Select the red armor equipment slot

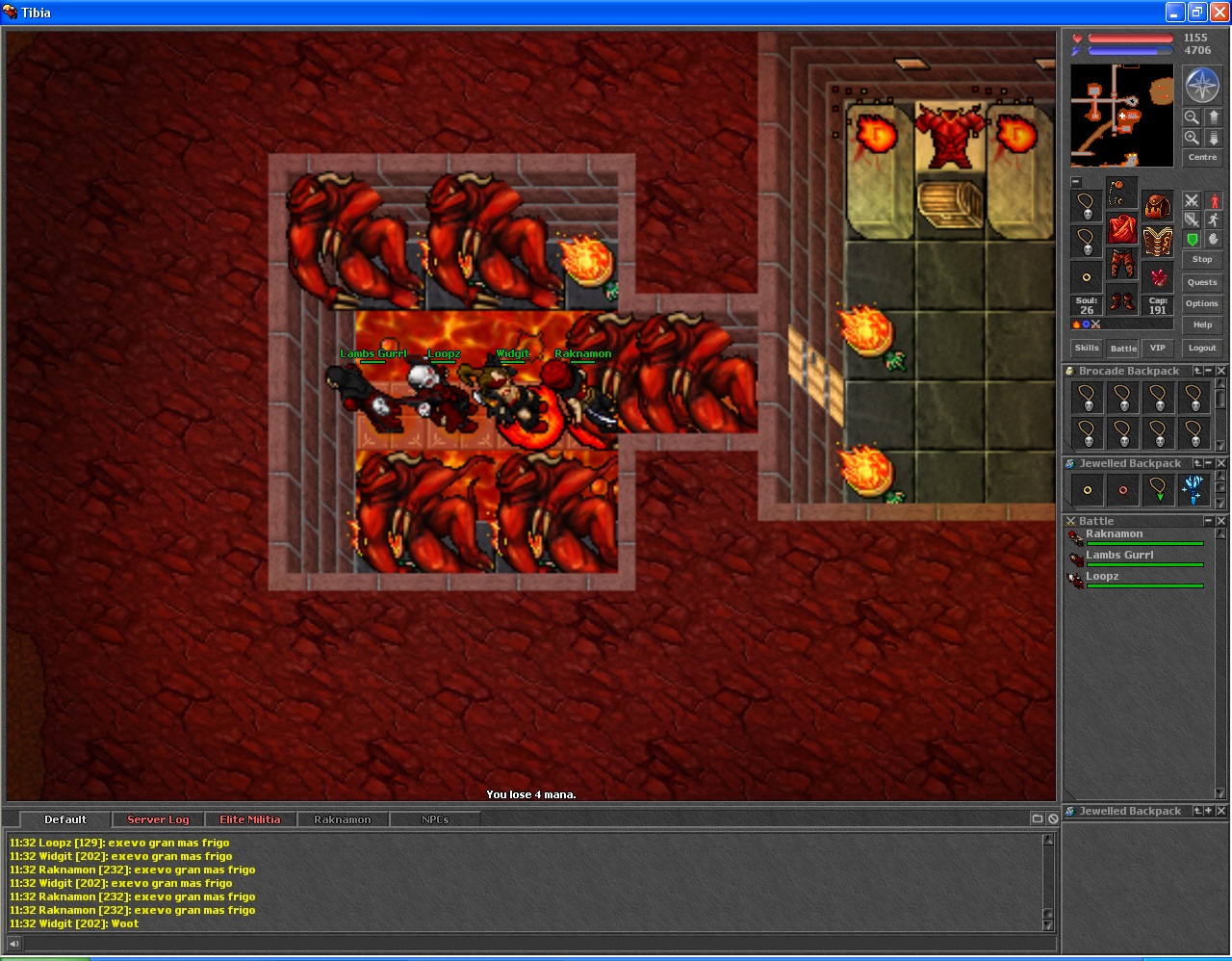pyautogui.click(x=1121, y=229)
